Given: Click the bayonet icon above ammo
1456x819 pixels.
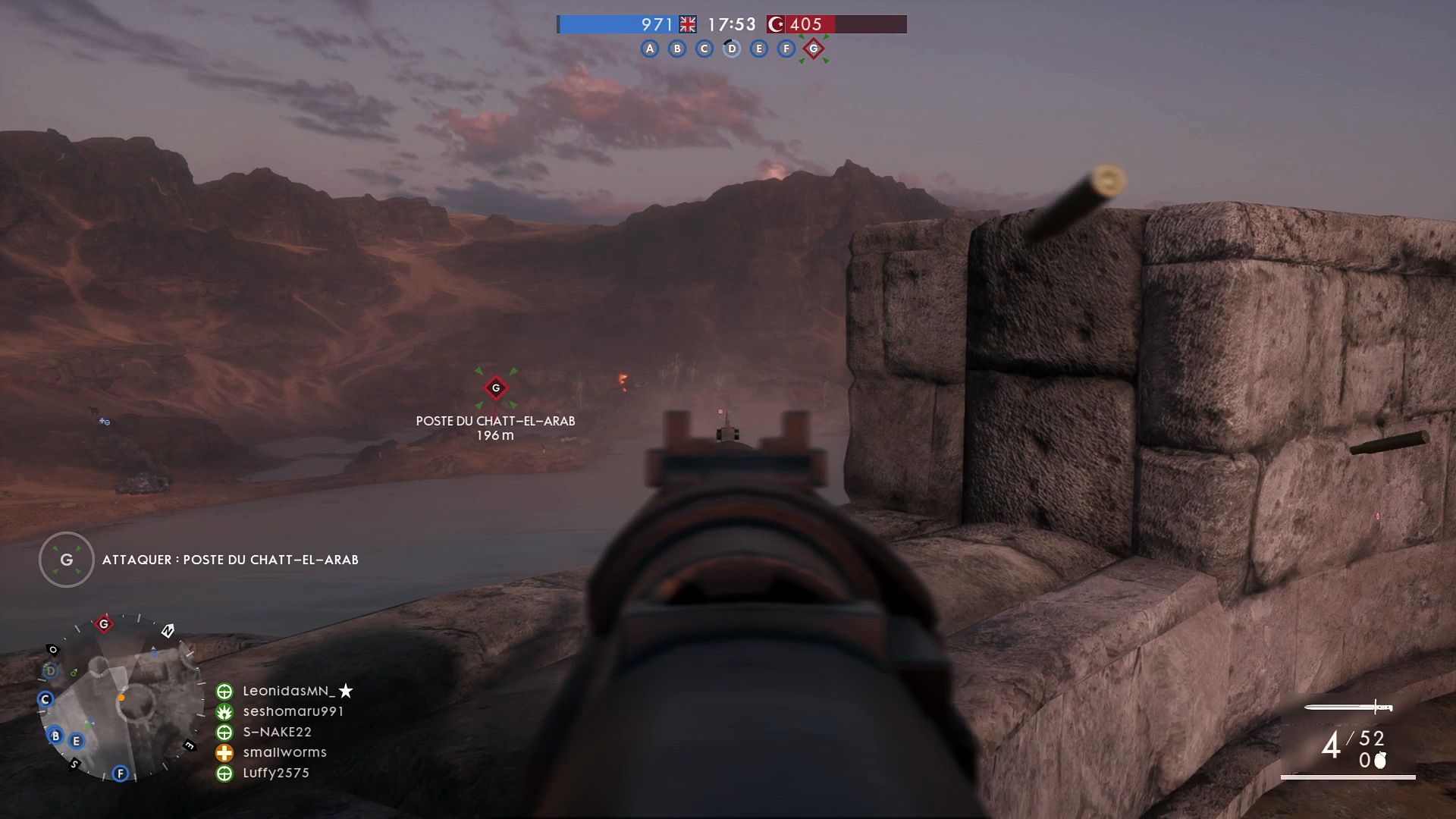Looking at the screenshot, I should click(1350, 708).
